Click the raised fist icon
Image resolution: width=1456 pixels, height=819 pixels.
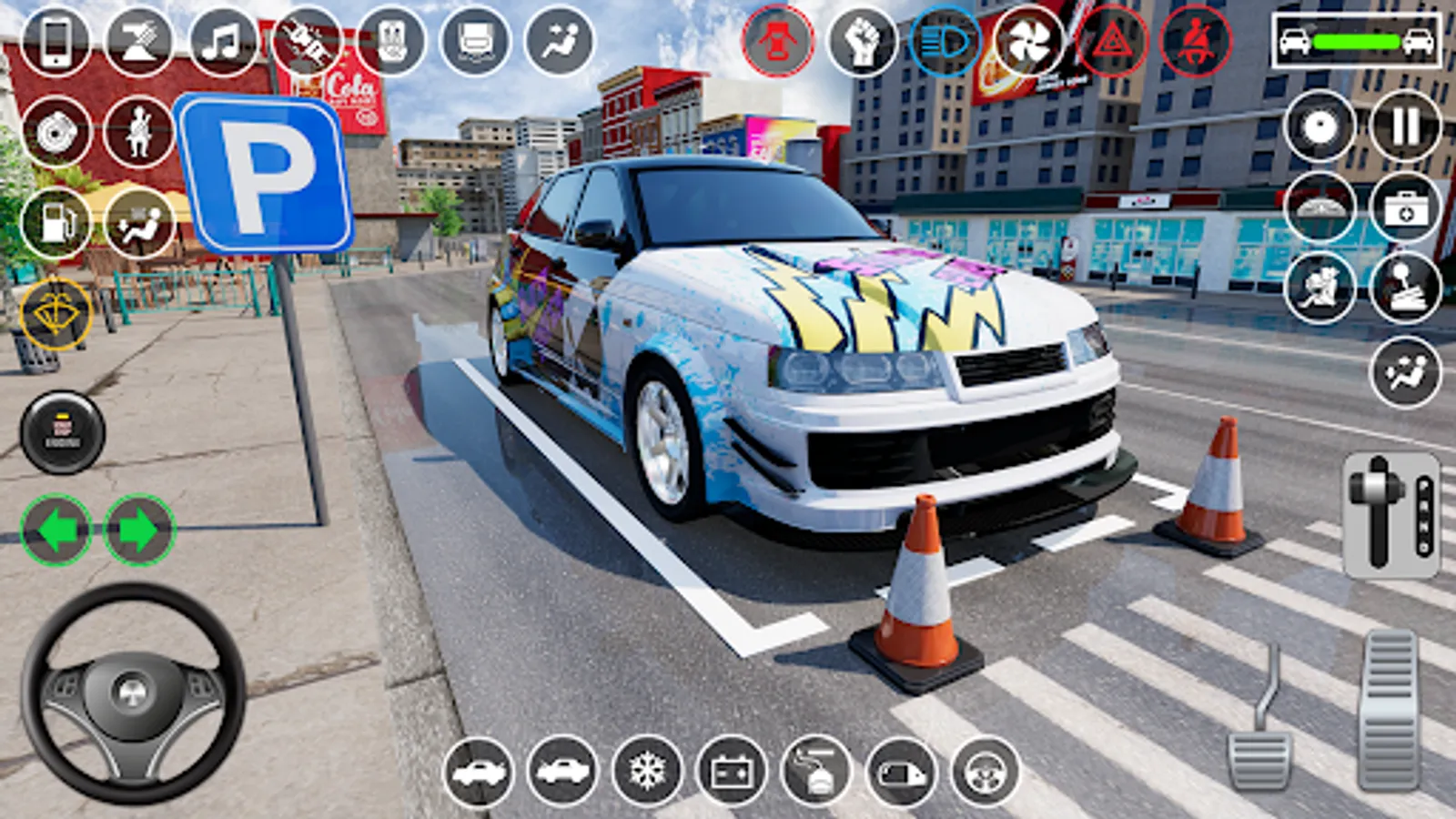pyautogui.click(x=863, y=42)
